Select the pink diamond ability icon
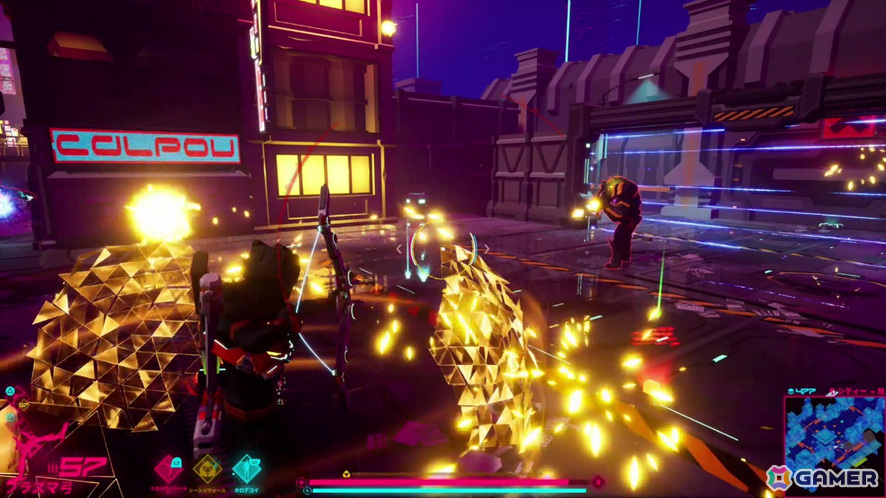 point(167,467)
